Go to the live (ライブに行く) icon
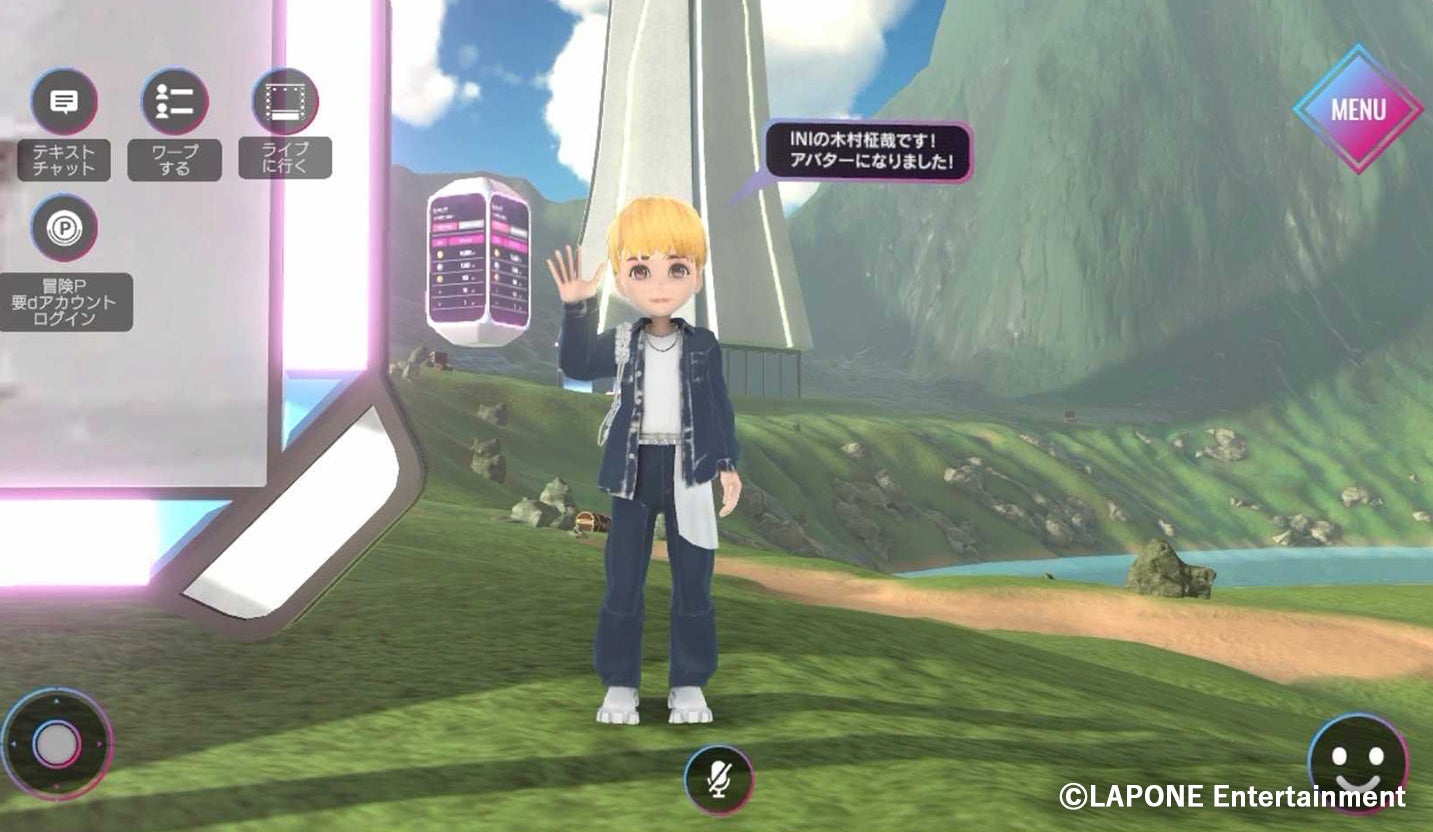Viewport: 1433px width, 832px height. click(x=285, y=102)
